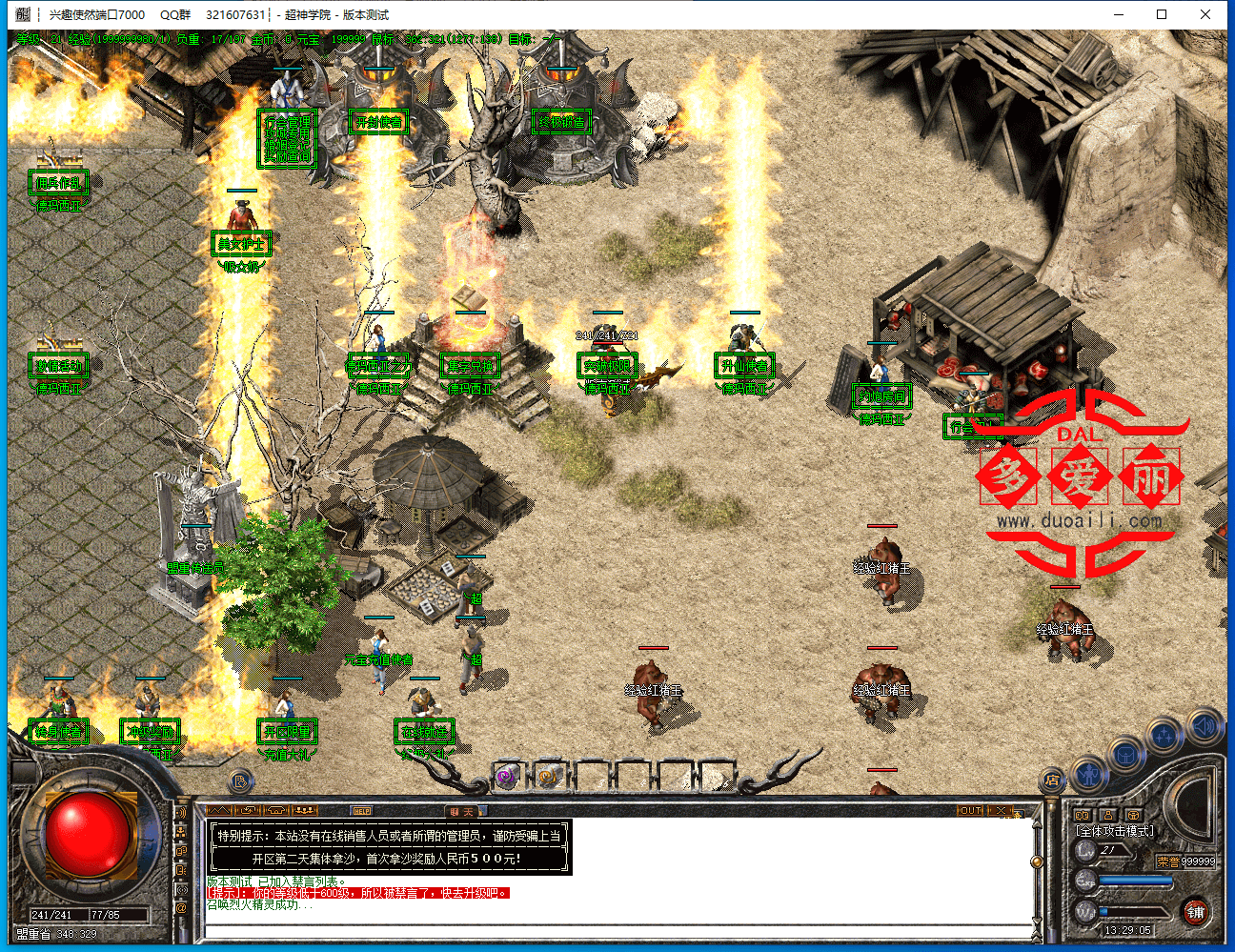The width and height of the screenshot is (1235, 952).
Task: Open the character equipment round icon
Action: click(x=1087, y=772)
